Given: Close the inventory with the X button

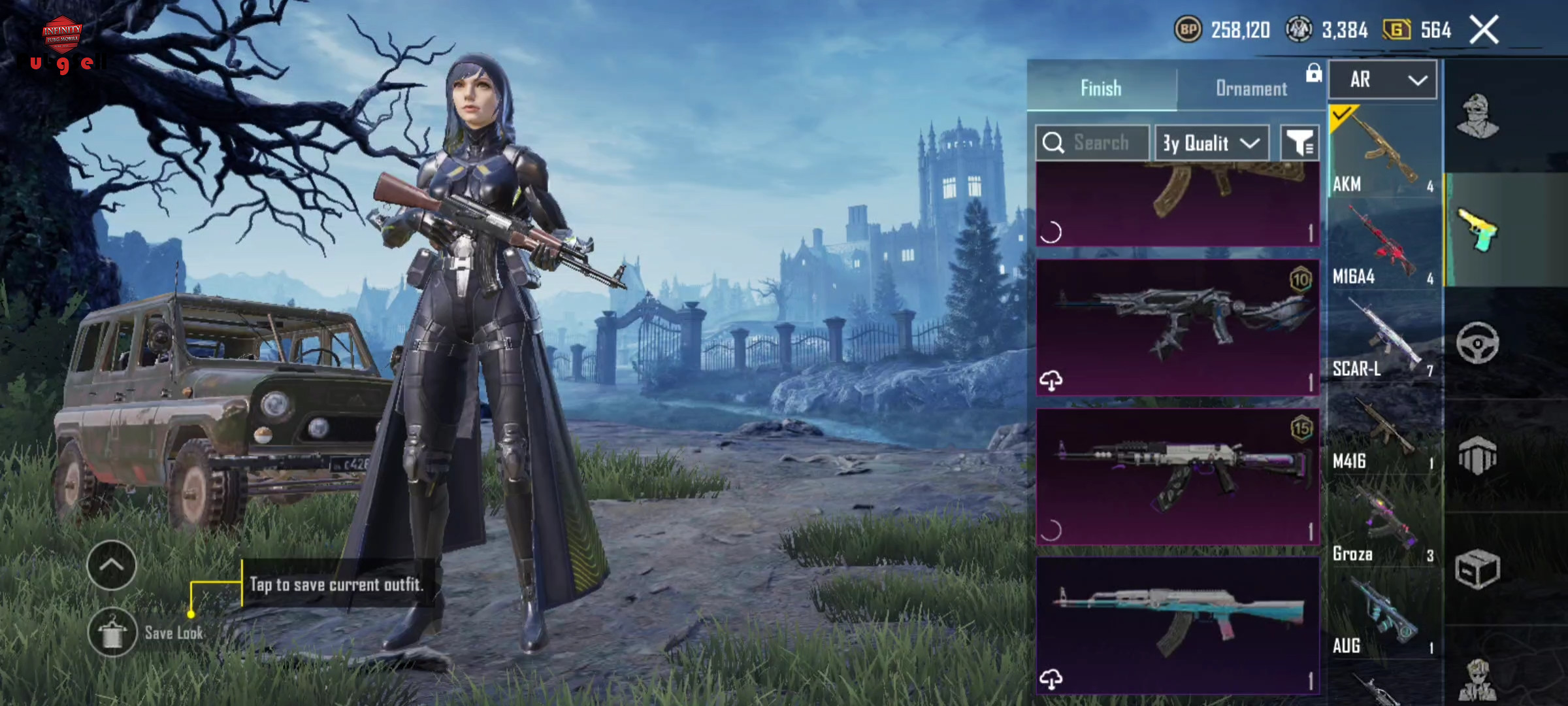Looking at the screenshot, I should pyautogui.click(x=1484, y=30).
